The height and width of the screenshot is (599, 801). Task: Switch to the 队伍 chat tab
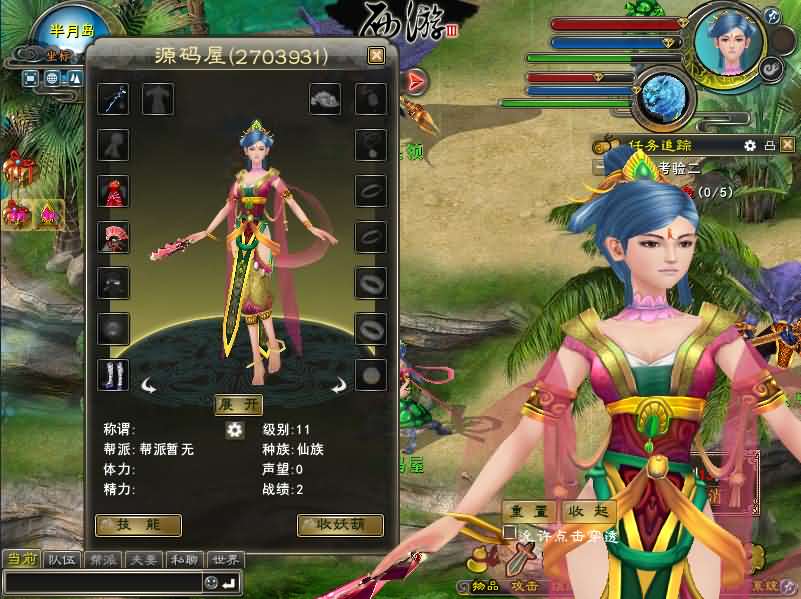[x=62, y=560]
